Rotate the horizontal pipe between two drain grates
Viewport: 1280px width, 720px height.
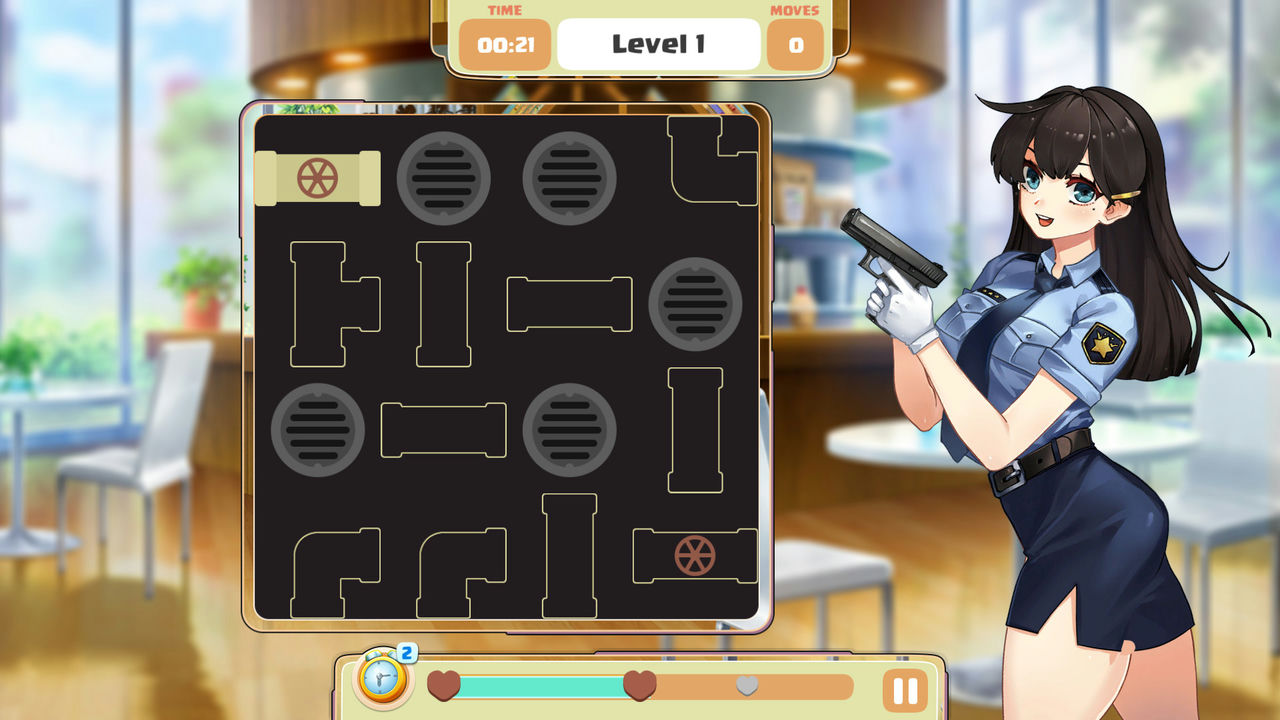(x=443, y=430)
